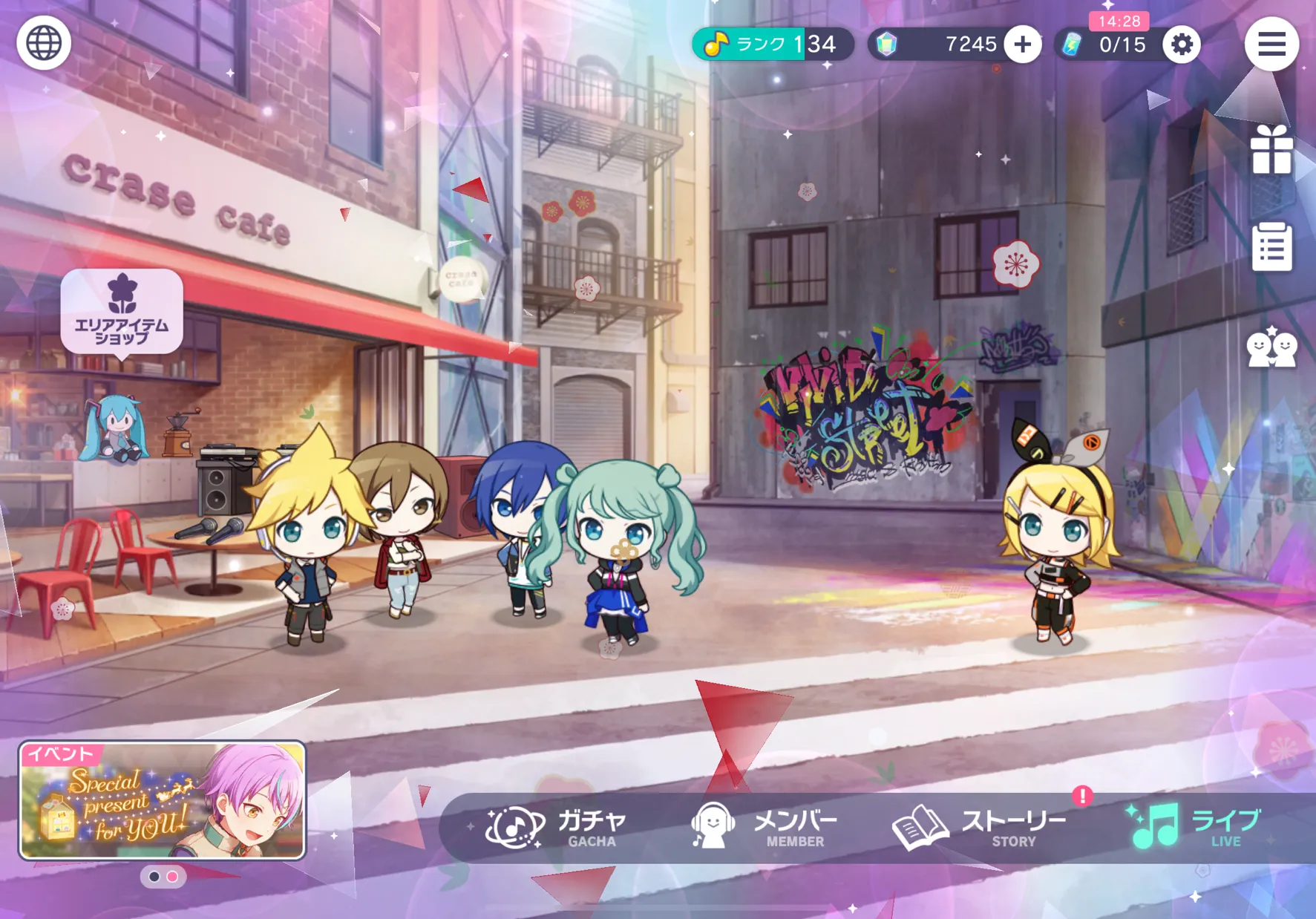Open the hamburger main menu

click(x=1271, y=44)
